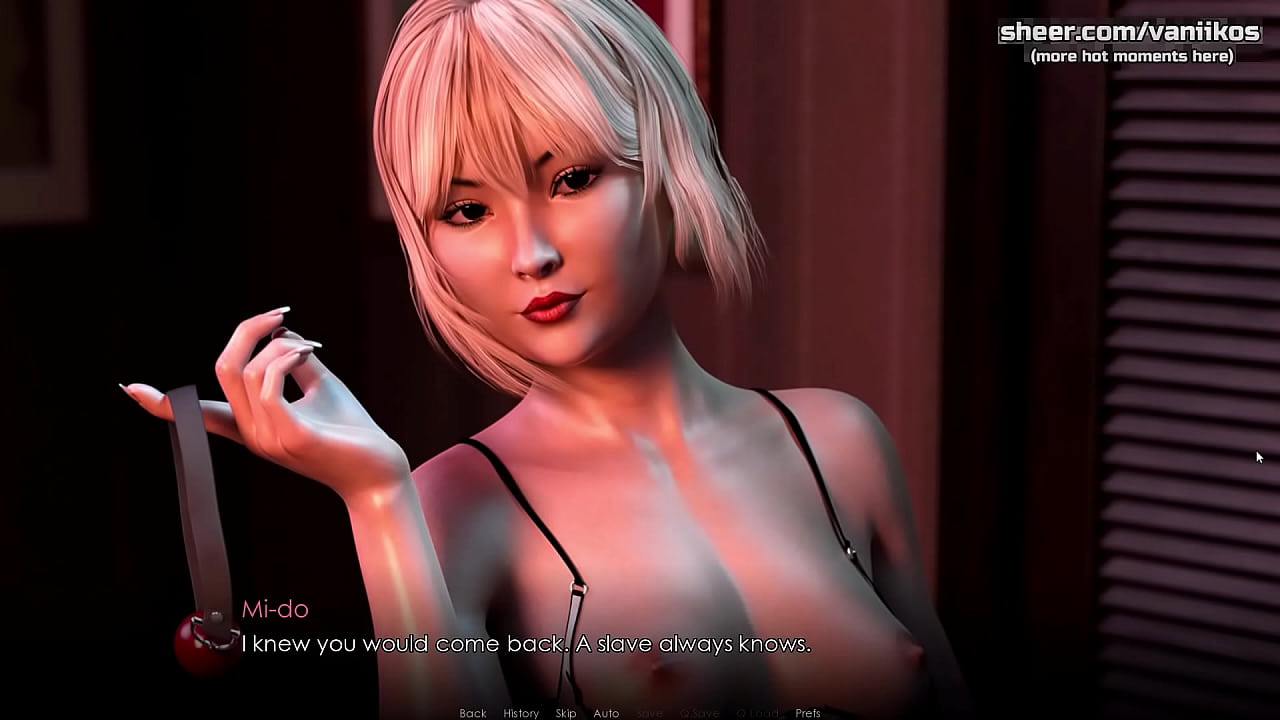Screen dimensions: 1280x720
Task: Toggle Auto-advance reading mode
Action: [x=607, y=713]
